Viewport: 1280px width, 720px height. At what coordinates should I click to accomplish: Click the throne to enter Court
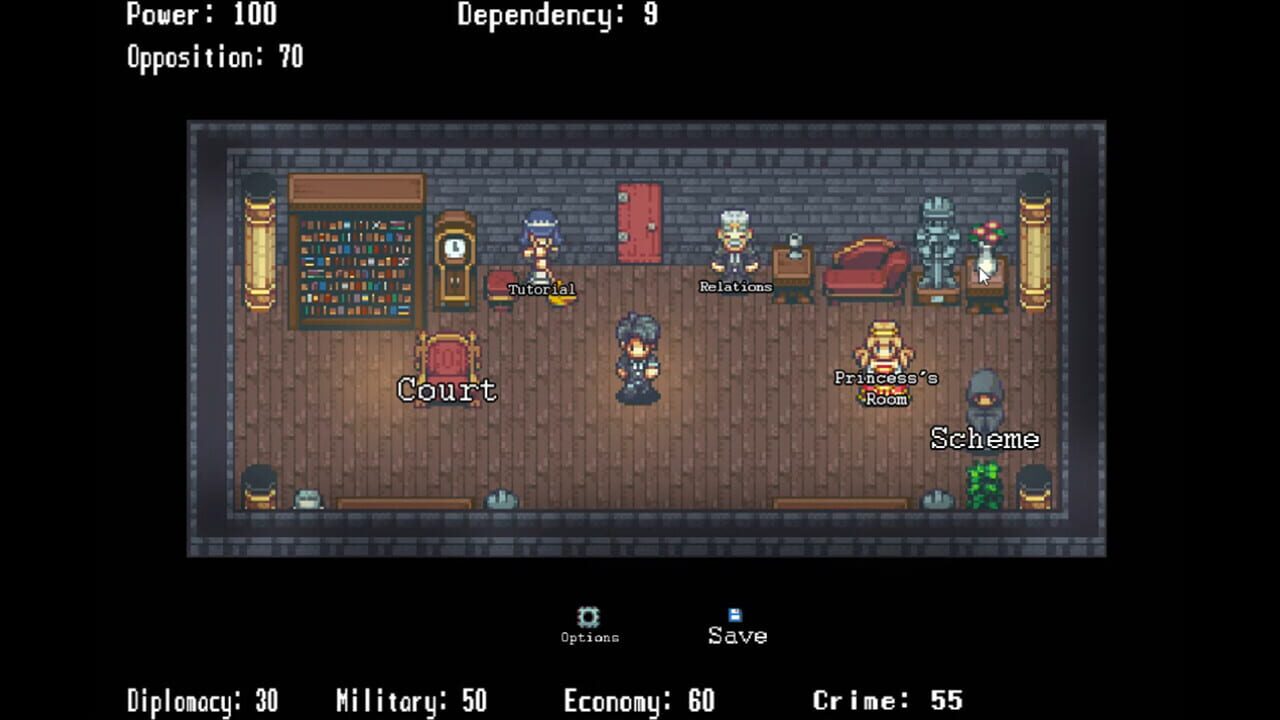[x=447, y=350]
